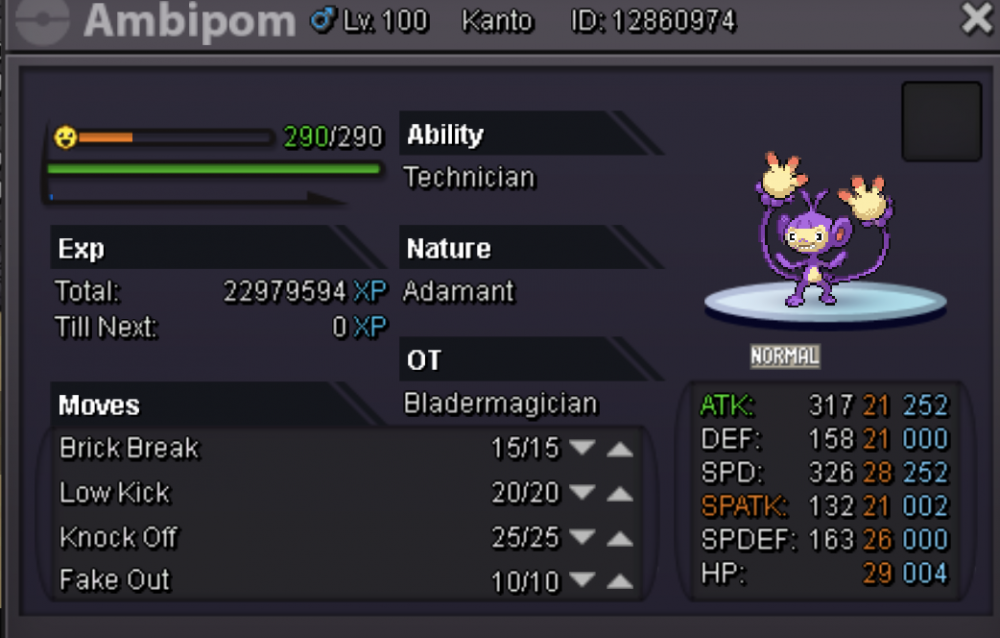The width and height of the screenshot is (1000, 638).
Task: Select the Fake Out move
Action: (115, 580)
